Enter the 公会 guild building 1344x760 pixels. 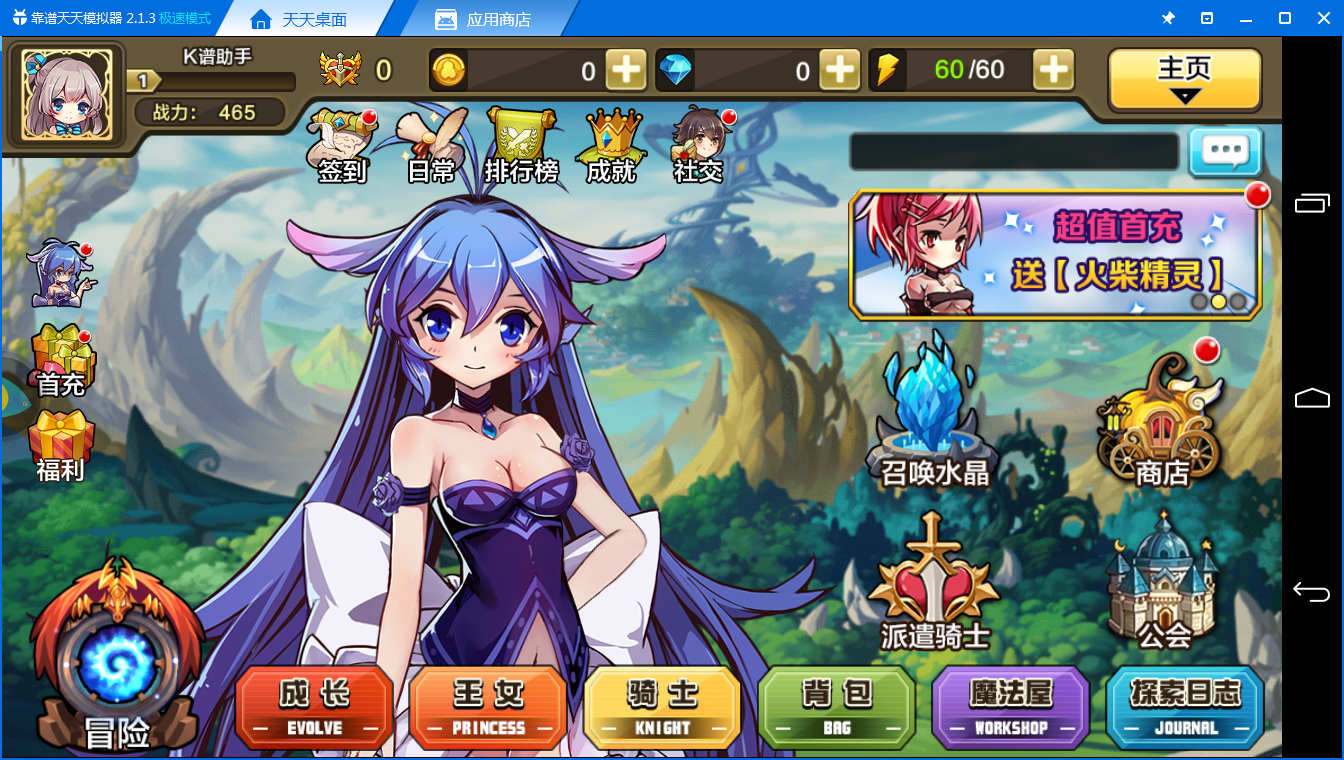1162,580
